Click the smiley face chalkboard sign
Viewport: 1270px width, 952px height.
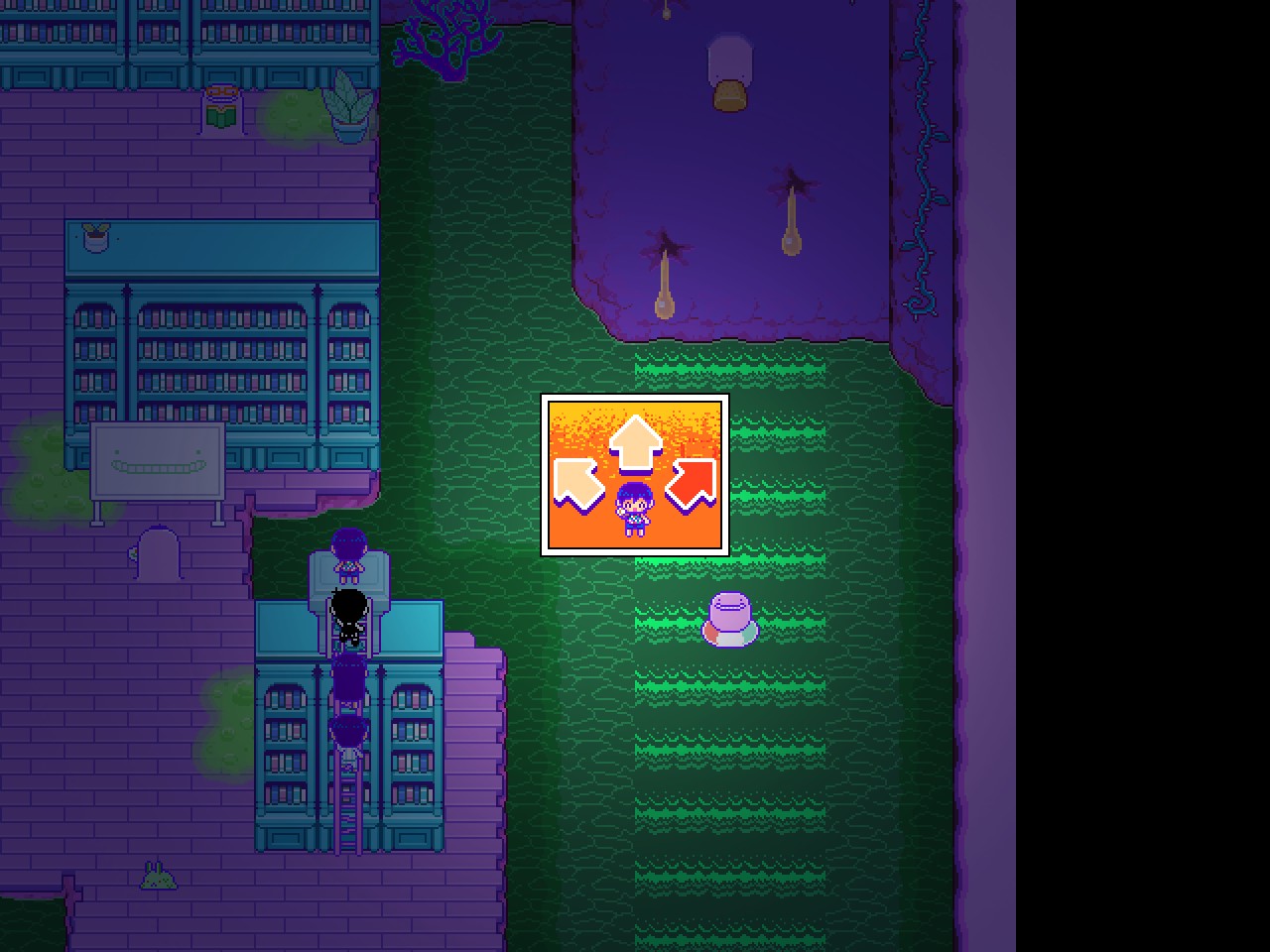159,461
